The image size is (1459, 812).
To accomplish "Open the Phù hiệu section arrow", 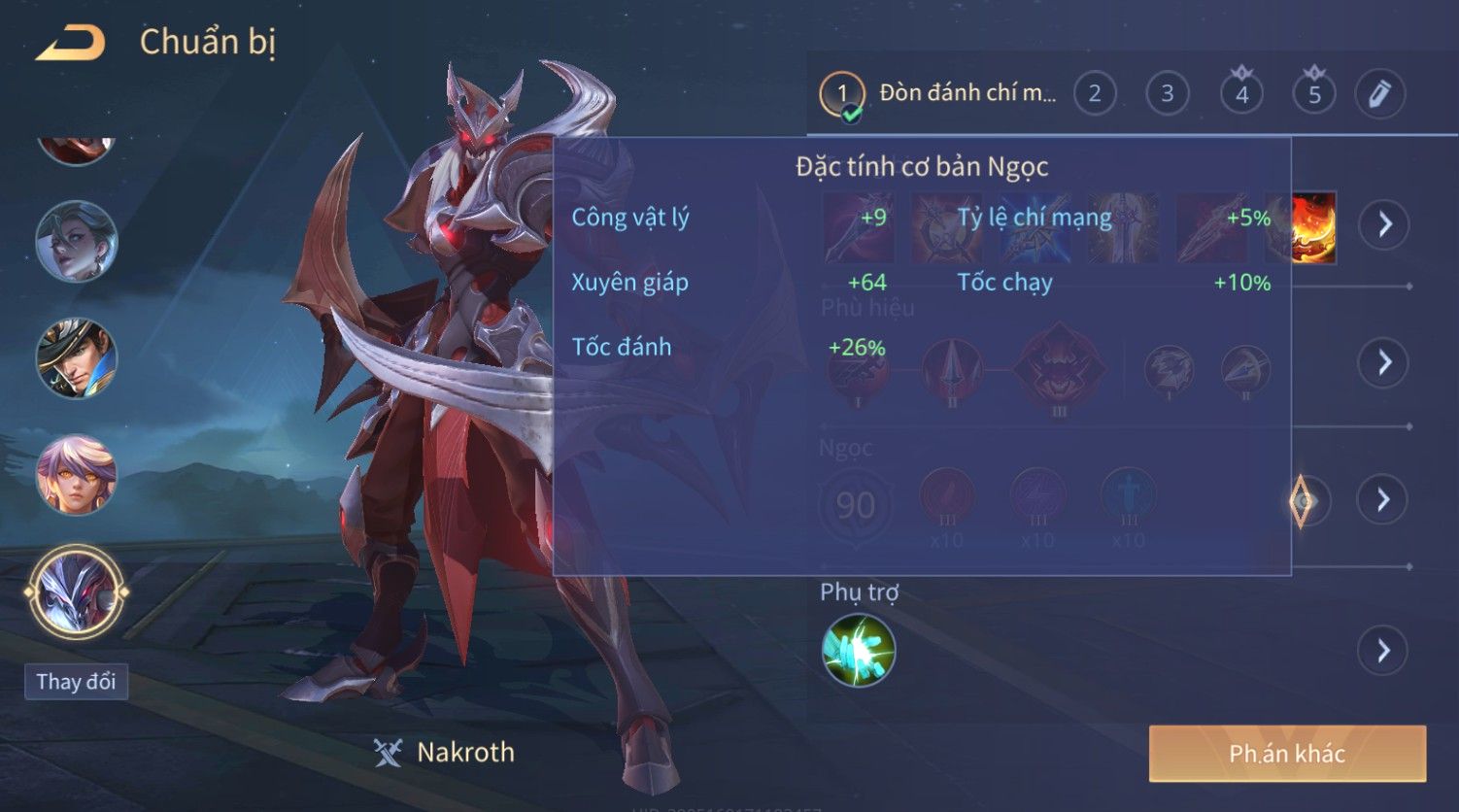I will [x=1384, y=362].
